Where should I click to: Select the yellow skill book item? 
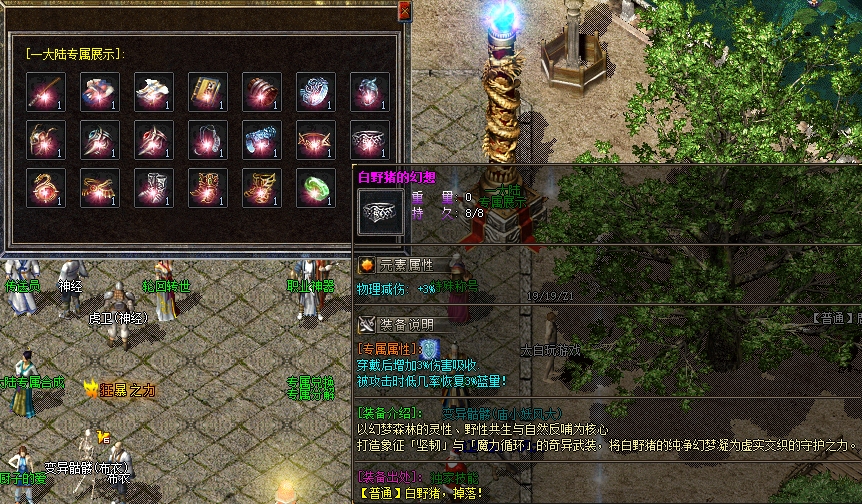click(208, 92)
